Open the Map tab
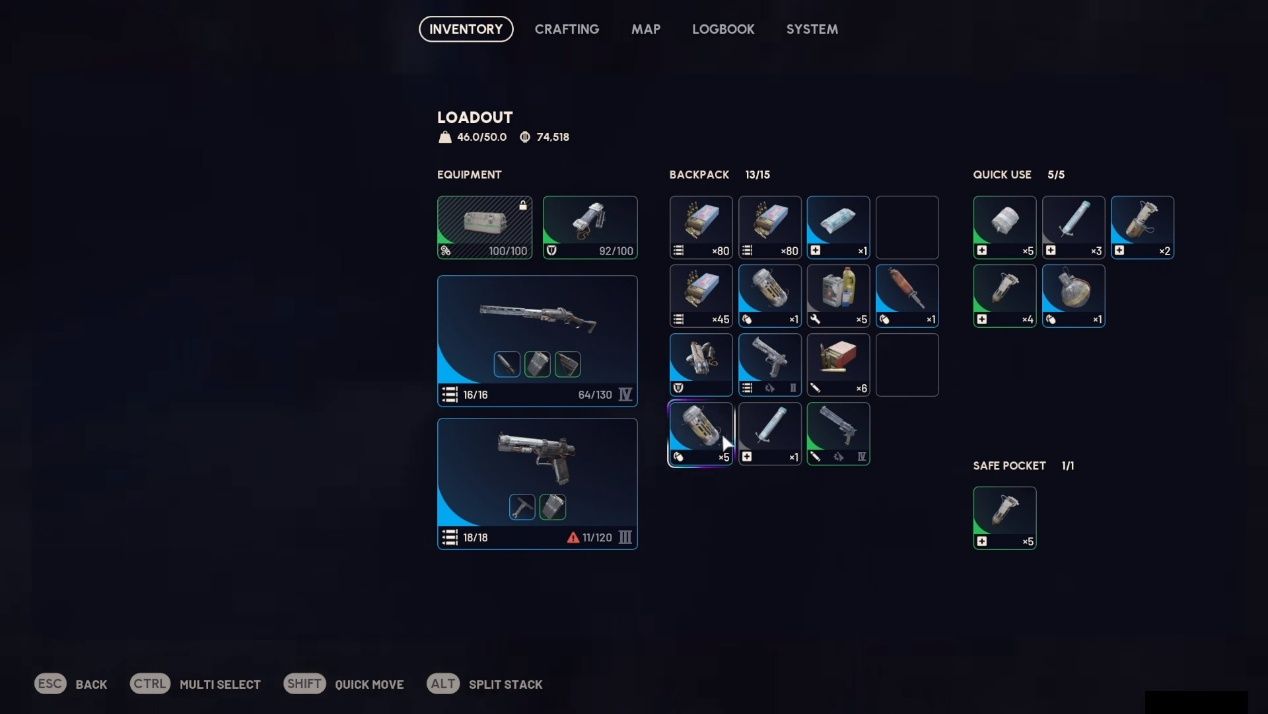1268x714 pixels. click(x=645, y=29)
